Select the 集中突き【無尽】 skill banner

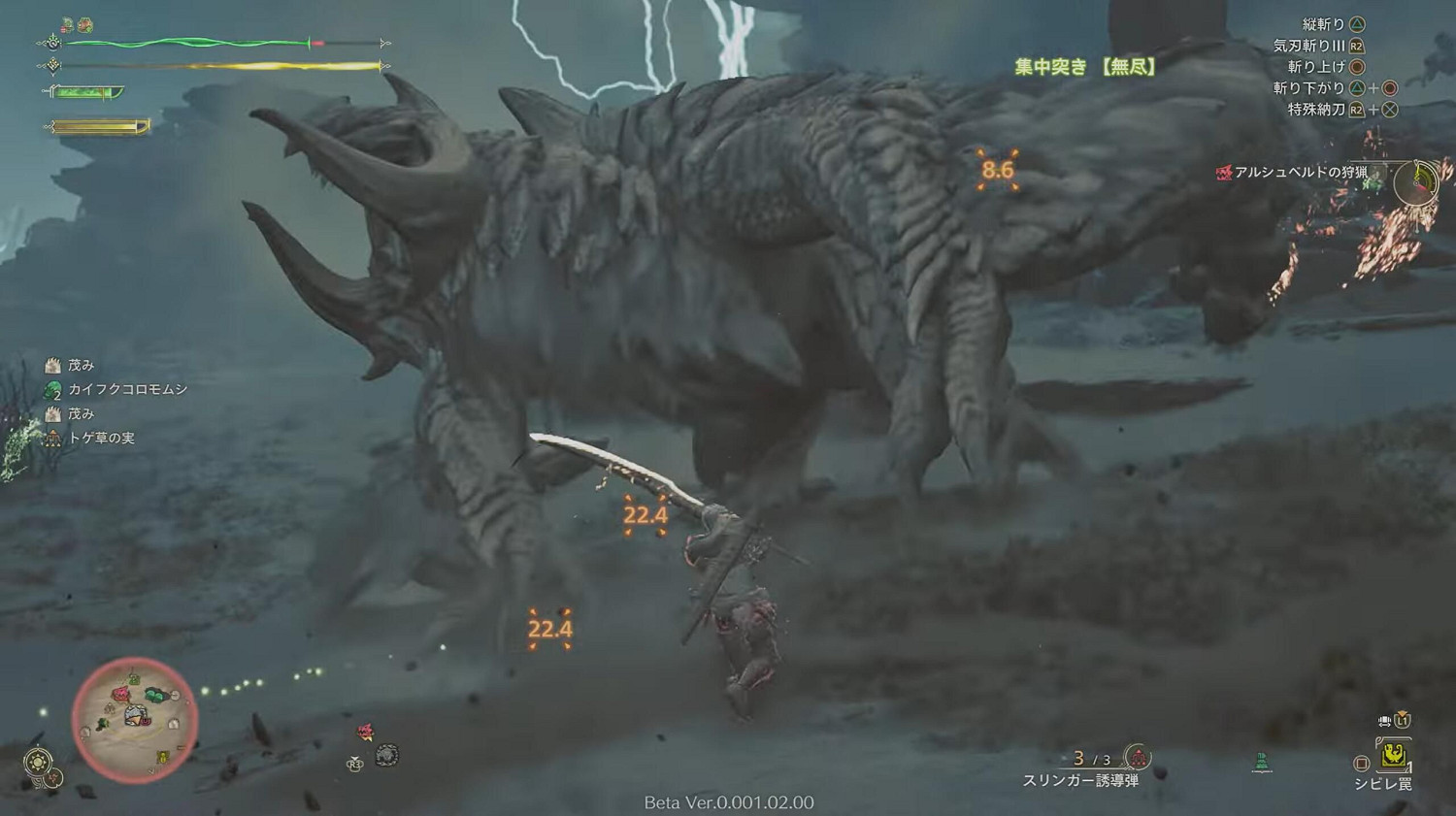pyautogui.click(x=1085, y=68)
